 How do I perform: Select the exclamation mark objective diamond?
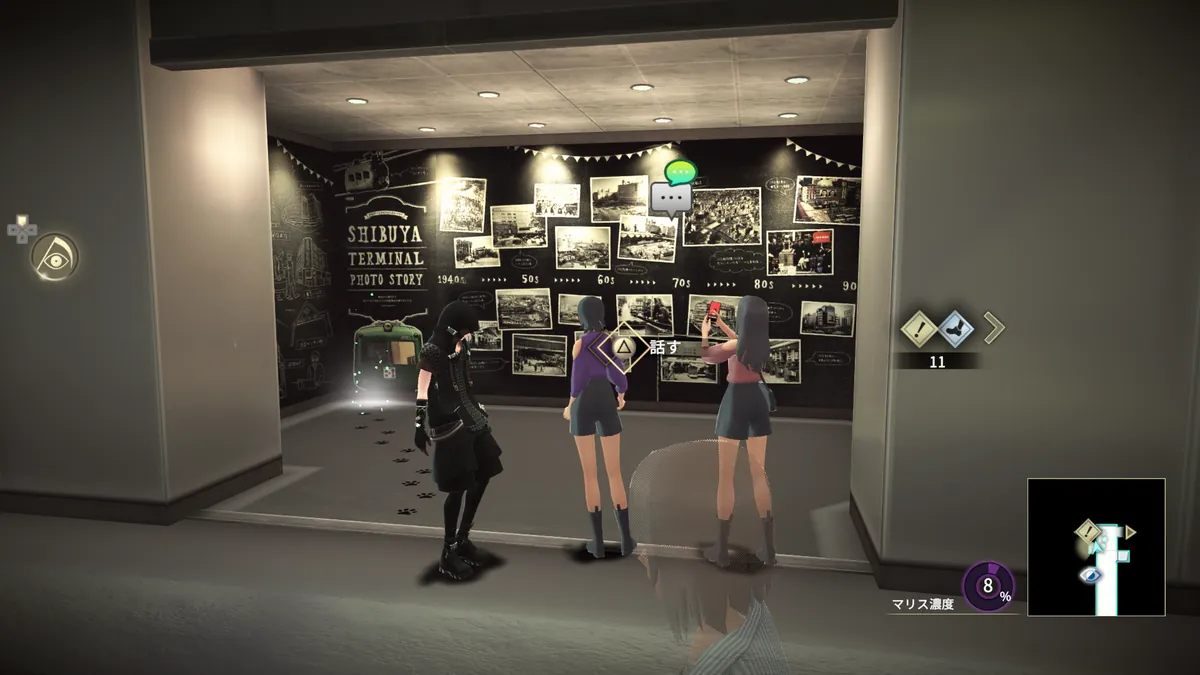(920, 327)
